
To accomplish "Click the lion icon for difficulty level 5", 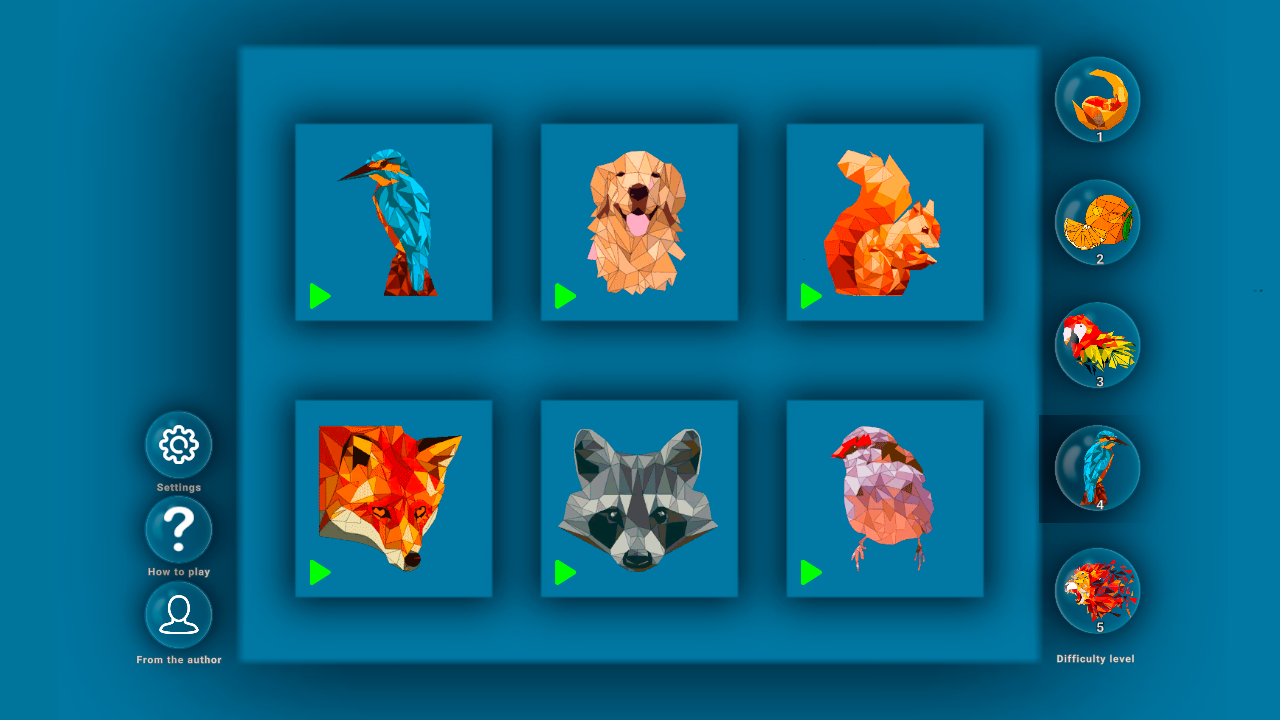I will (x=1097, y=590).
